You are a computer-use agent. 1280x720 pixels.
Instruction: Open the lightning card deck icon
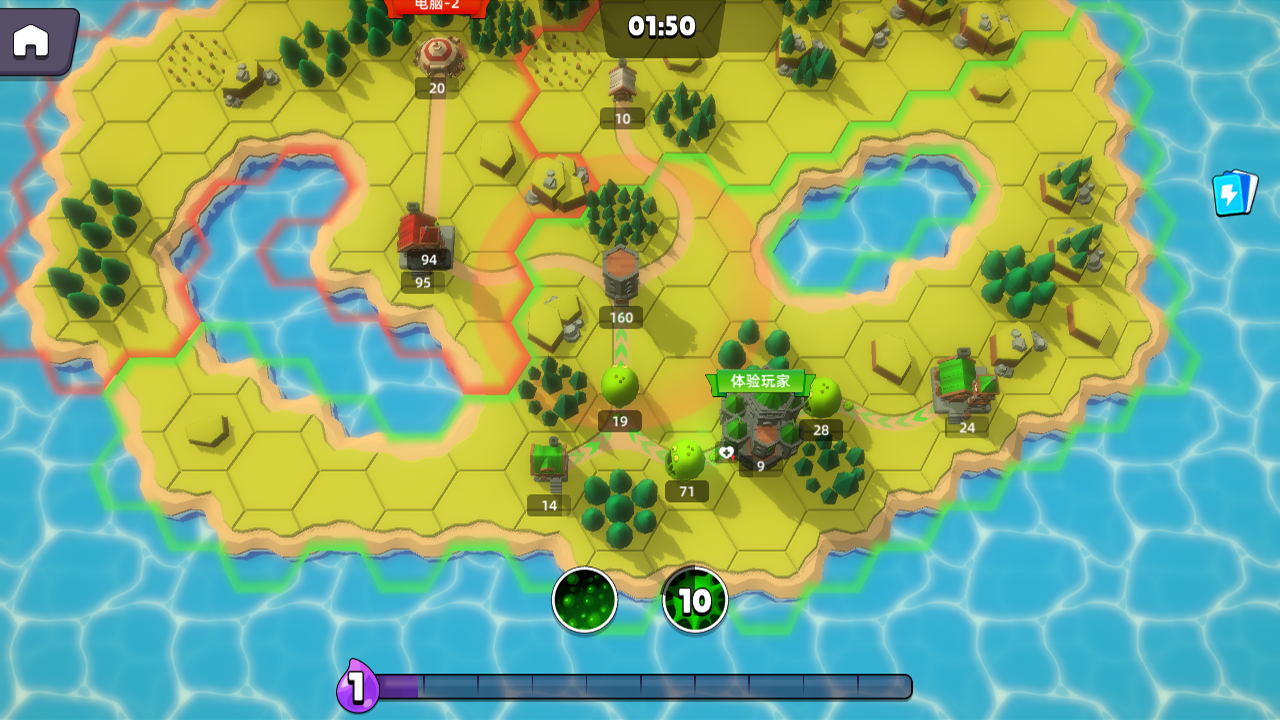coord(1235,192)
